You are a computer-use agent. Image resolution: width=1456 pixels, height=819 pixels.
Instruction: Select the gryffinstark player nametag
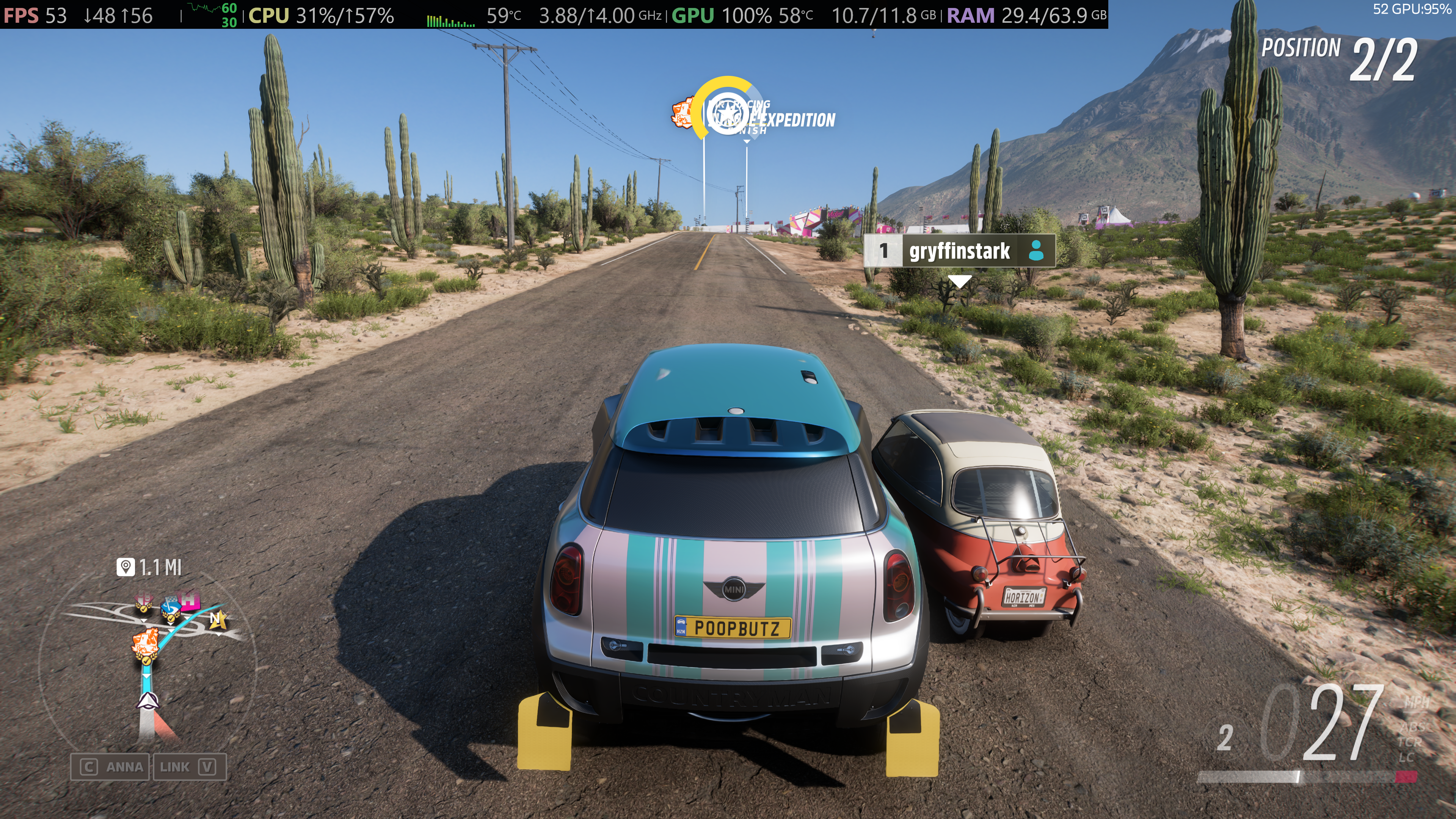(959, 250)
